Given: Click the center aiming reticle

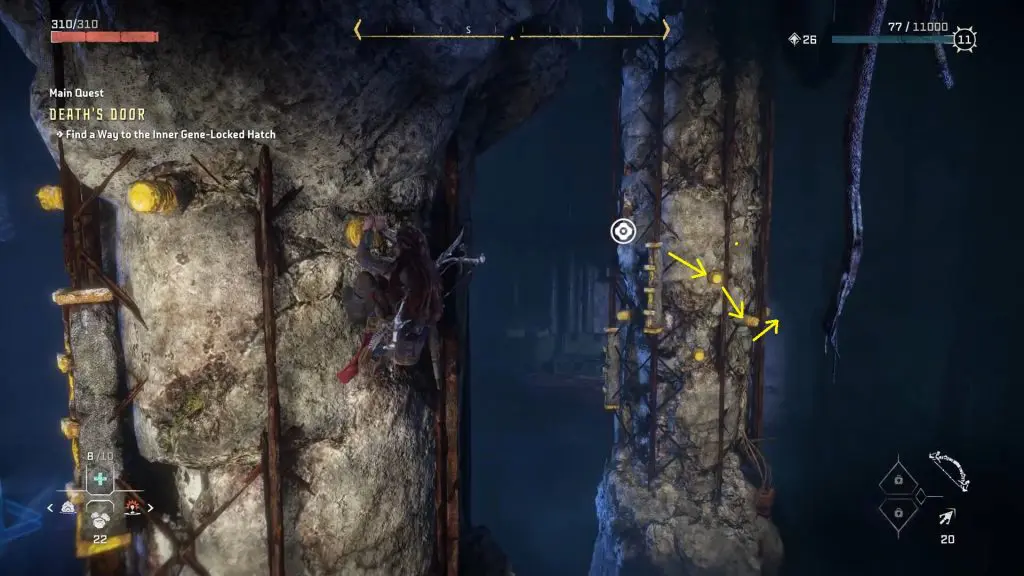Looking at the screenshot, I should coord(623,232).
